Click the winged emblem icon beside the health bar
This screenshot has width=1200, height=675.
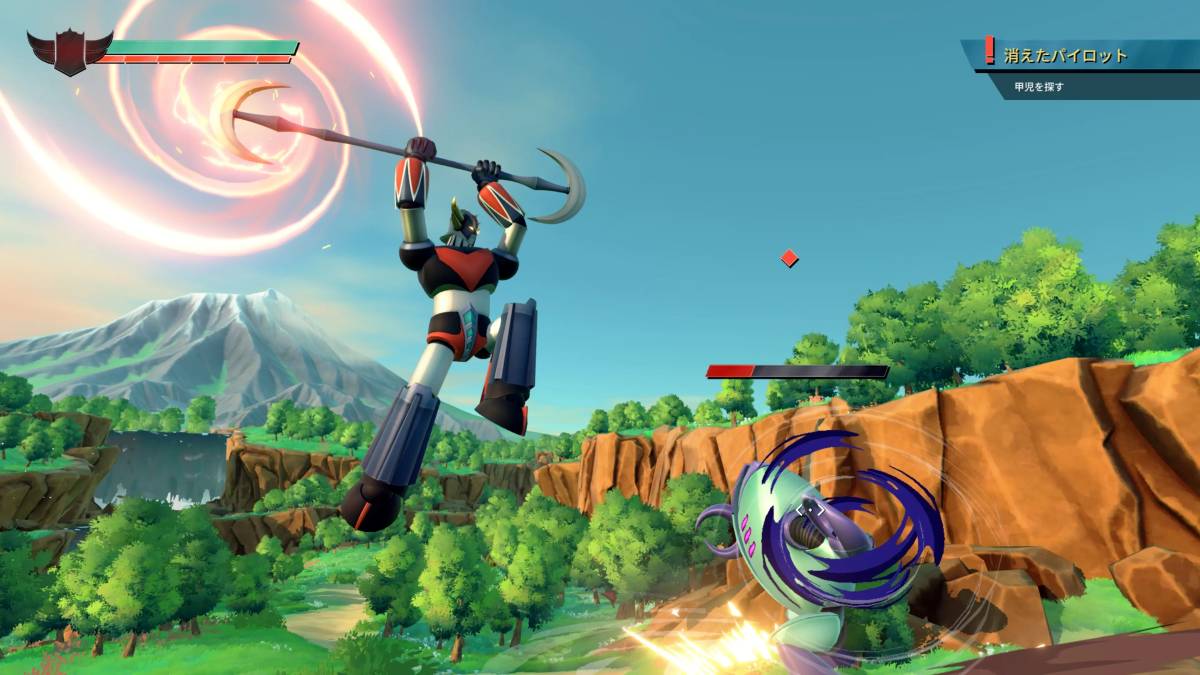coord(69,51)
